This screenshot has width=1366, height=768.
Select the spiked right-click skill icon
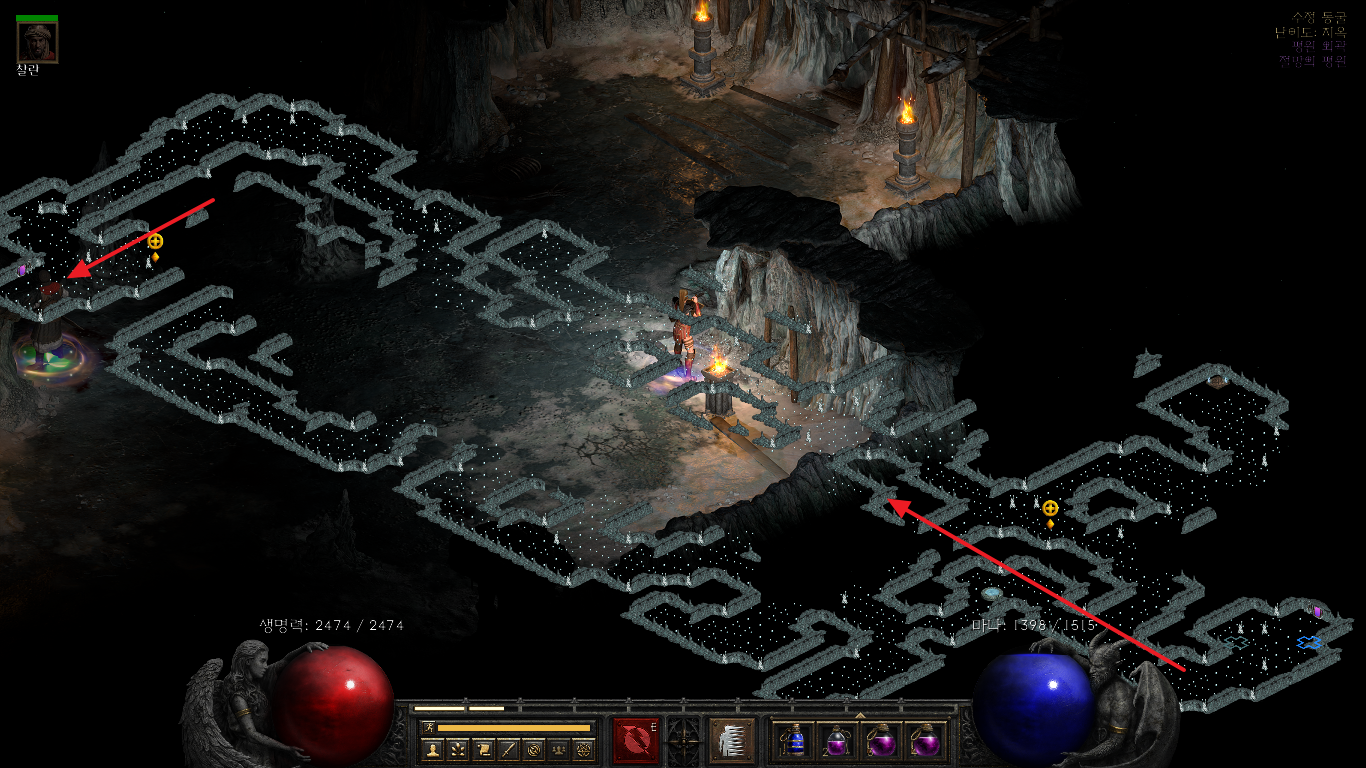730,741
